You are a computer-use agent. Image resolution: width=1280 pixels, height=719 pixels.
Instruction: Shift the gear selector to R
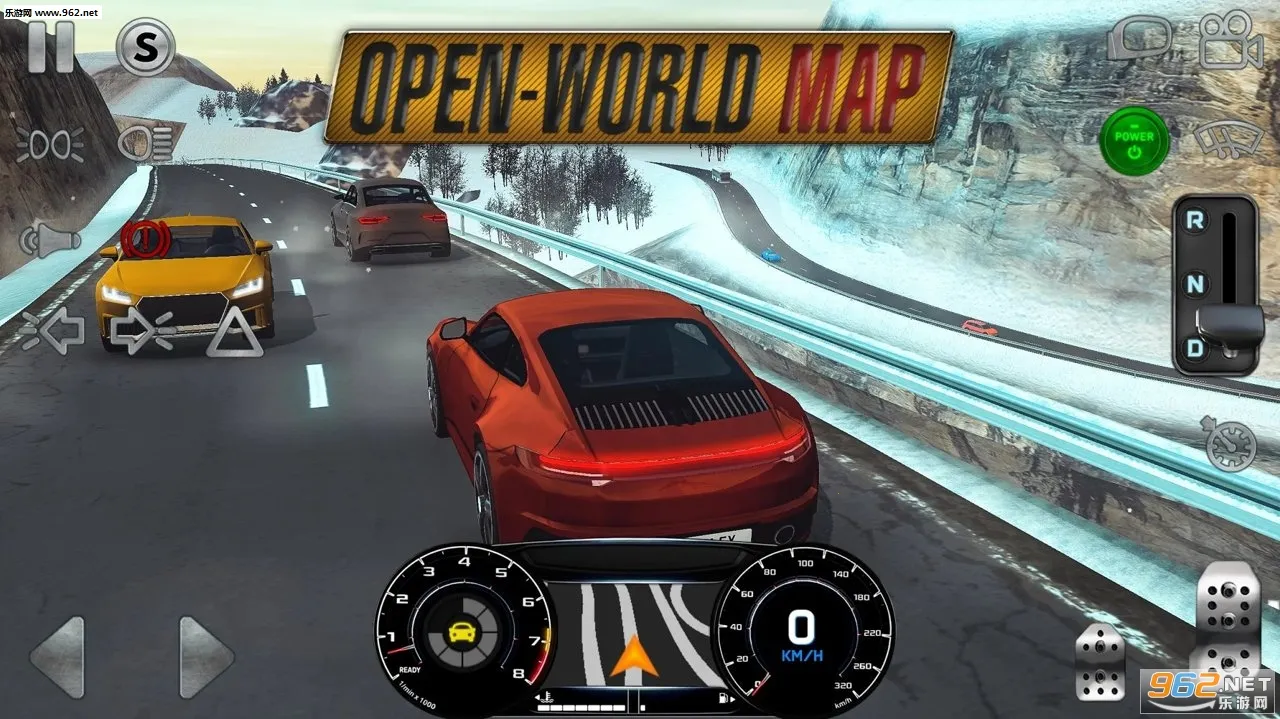[x=1195, y=221]
